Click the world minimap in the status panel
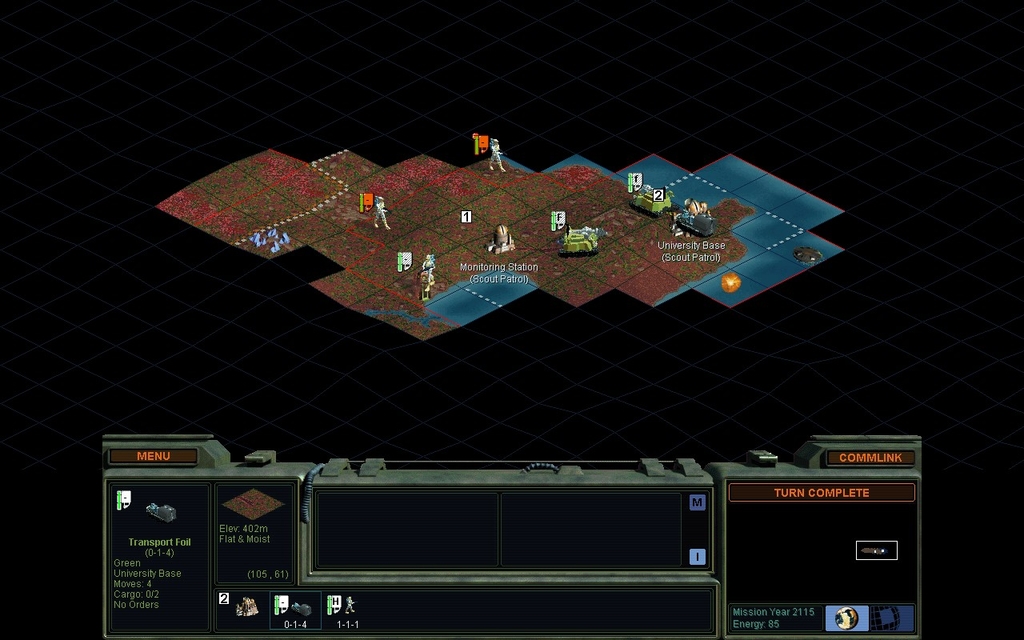 pyautogui.click(x=876, y=550)
